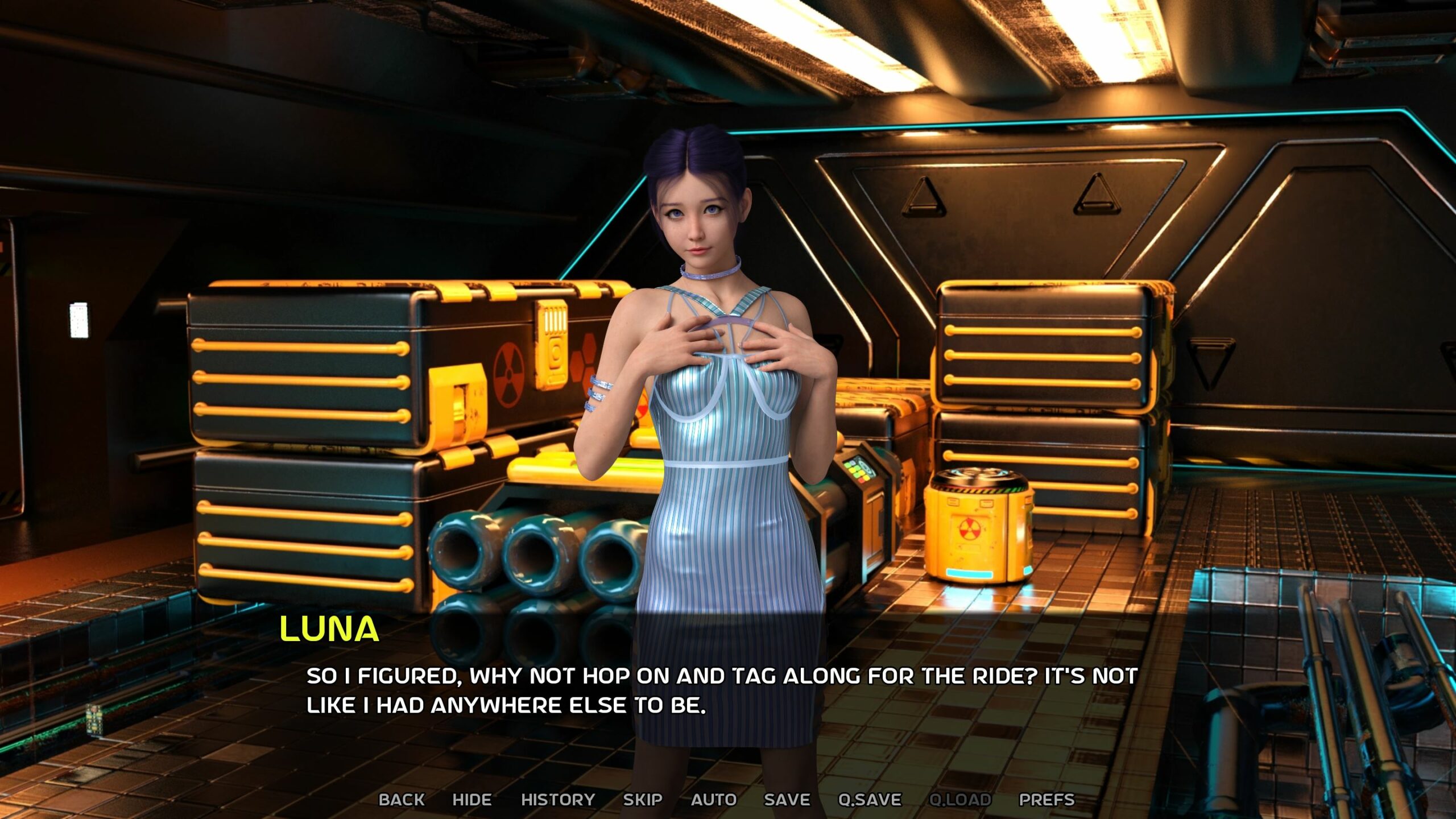Open the dialogue History log
1456x819 pixels.
click(x=557, y=799)
